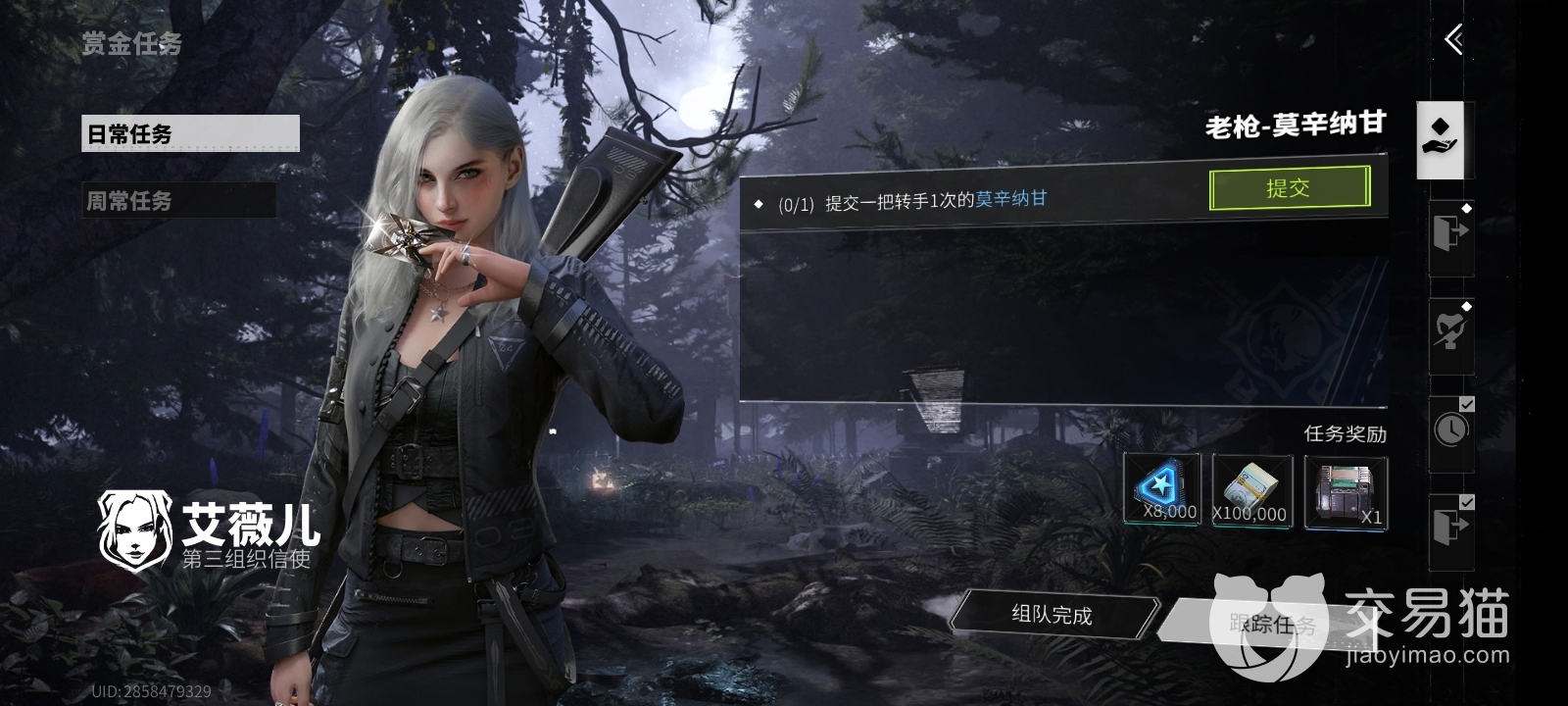Click the blue 莫辛纳甘 item link
The height and width of the screenshot is (706, 1568).
pyautogui.click(x=1011, y=199)
